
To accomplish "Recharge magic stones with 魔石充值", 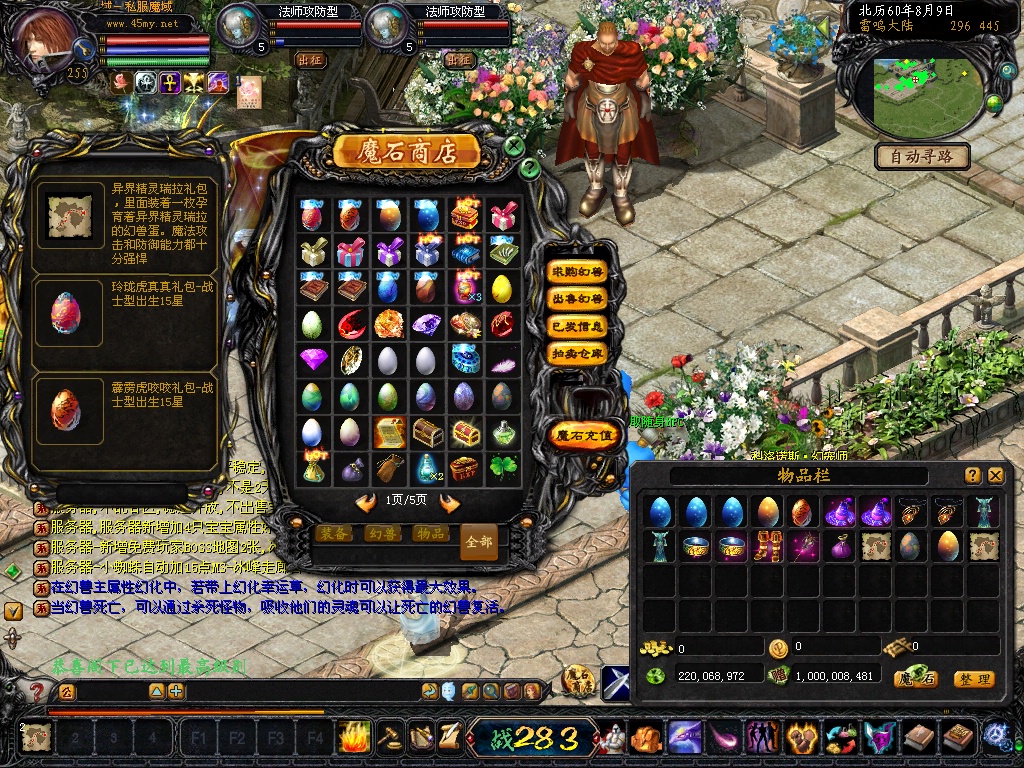I will click(x=582, y=435).
